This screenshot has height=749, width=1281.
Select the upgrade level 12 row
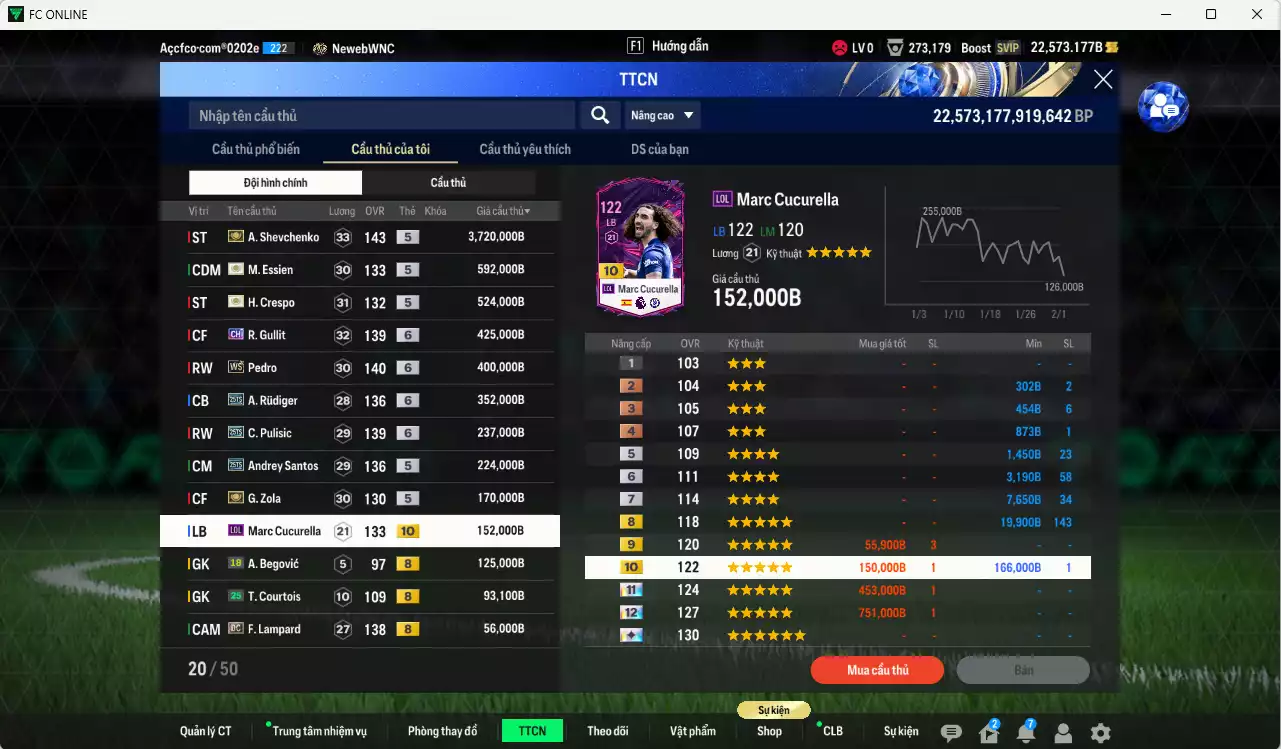pyautogui.click(x=837, y=613)
